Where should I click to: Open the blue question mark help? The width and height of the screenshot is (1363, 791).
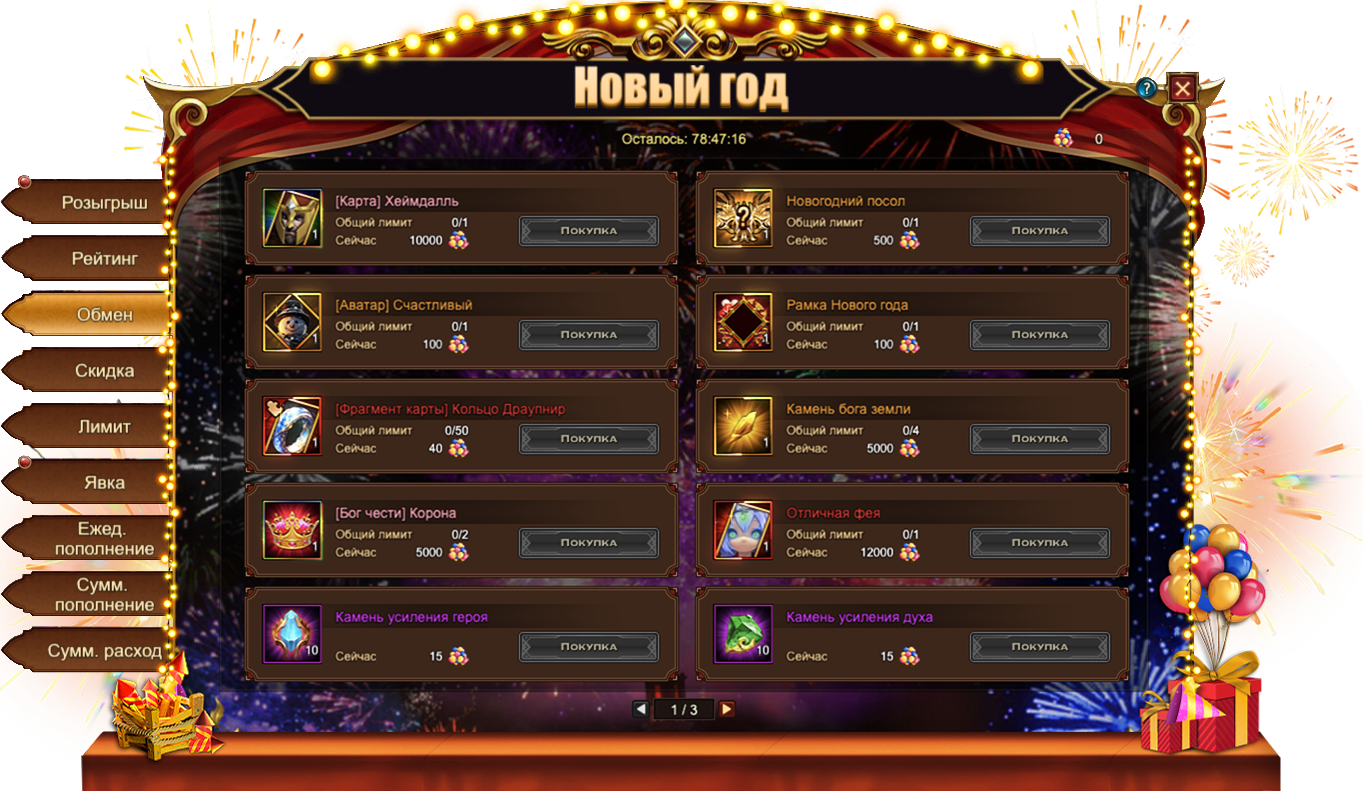pos(1147,88)
